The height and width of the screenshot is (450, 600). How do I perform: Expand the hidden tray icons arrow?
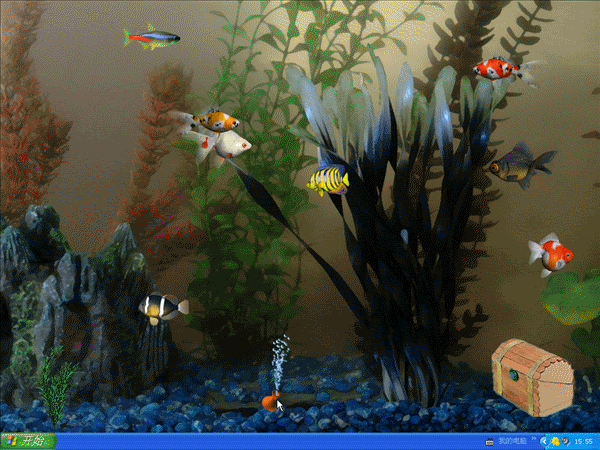[543, 441]
